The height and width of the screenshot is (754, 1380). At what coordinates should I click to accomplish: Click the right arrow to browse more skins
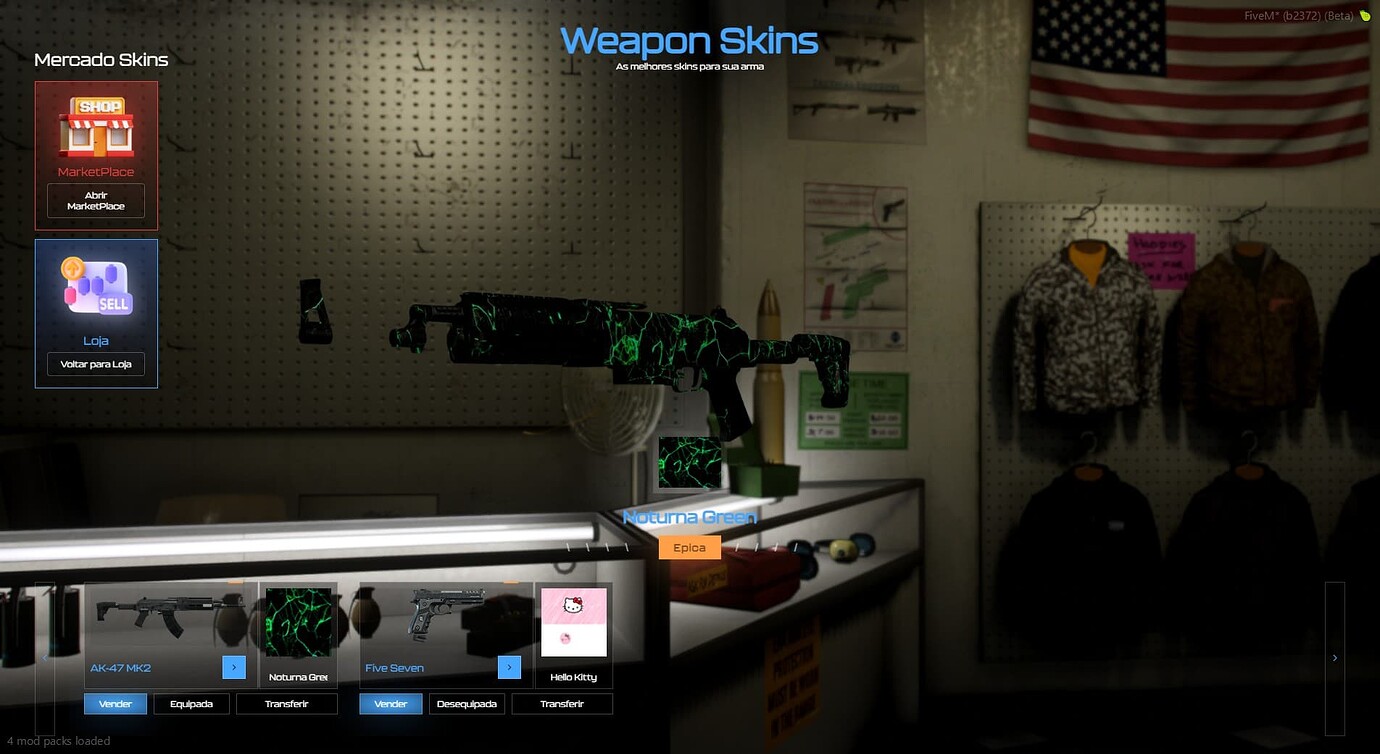1334,658
